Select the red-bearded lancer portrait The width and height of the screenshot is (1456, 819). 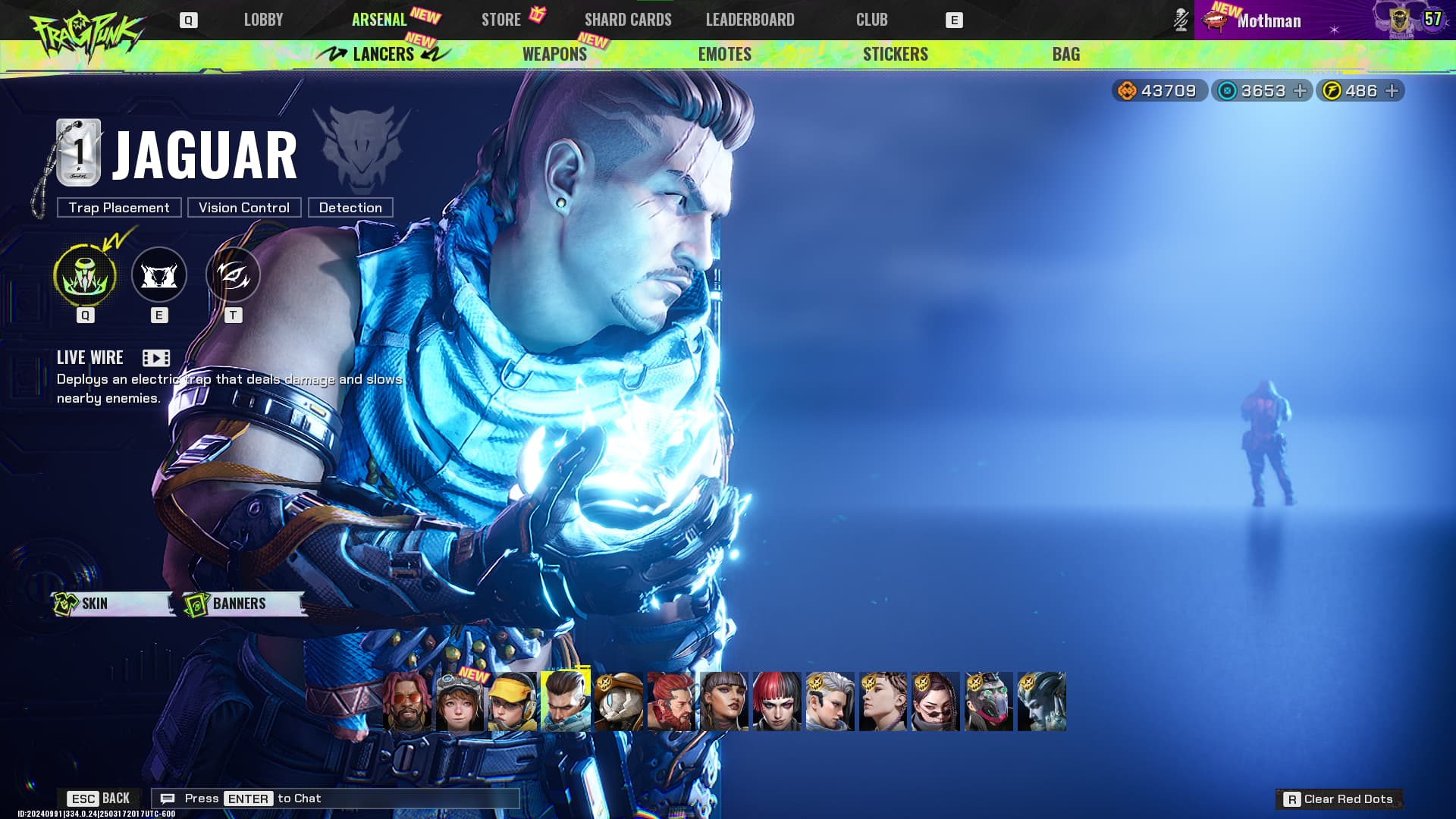click(671, 701)
